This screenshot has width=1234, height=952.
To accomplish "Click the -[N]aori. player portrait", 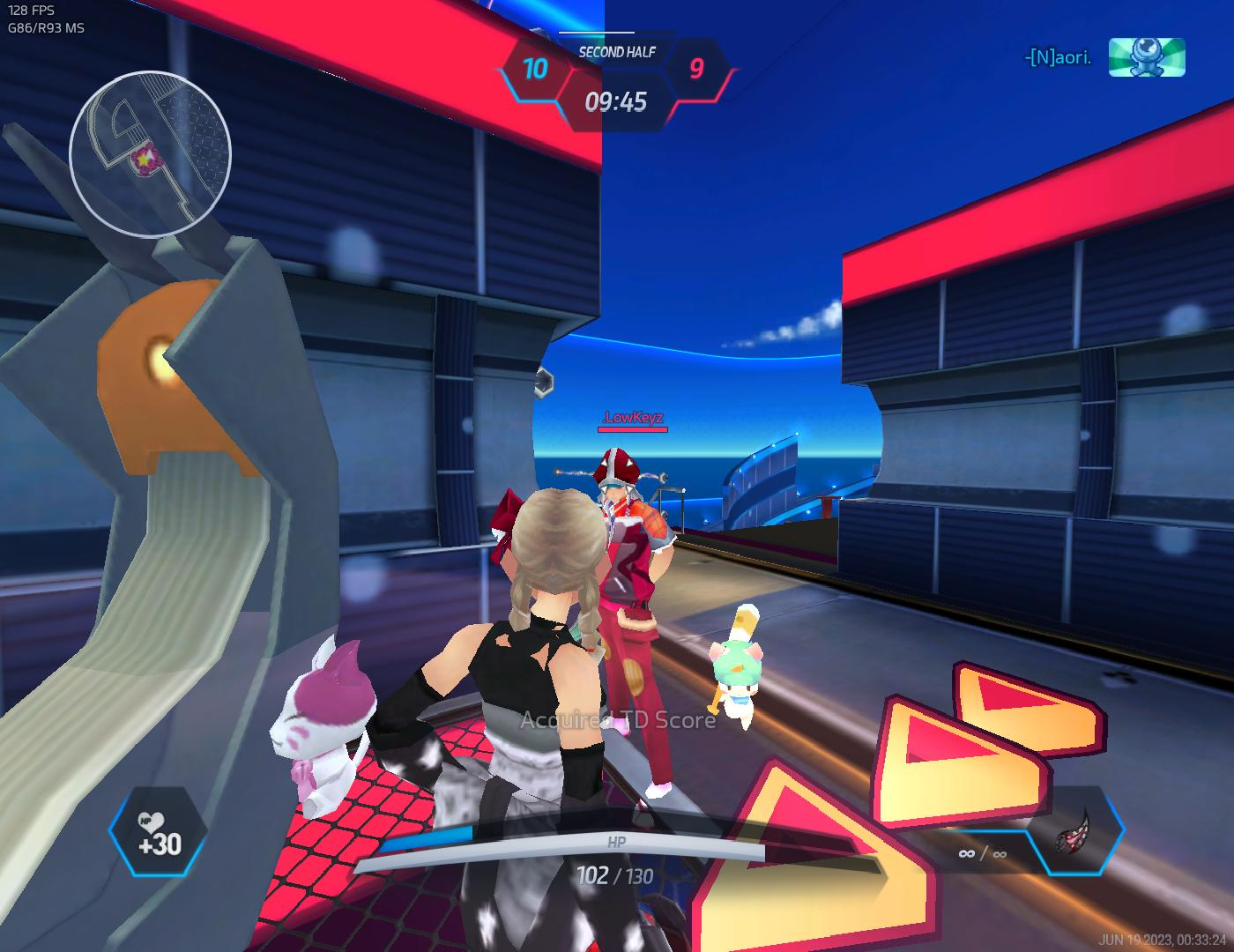I will coord(1146,57).
